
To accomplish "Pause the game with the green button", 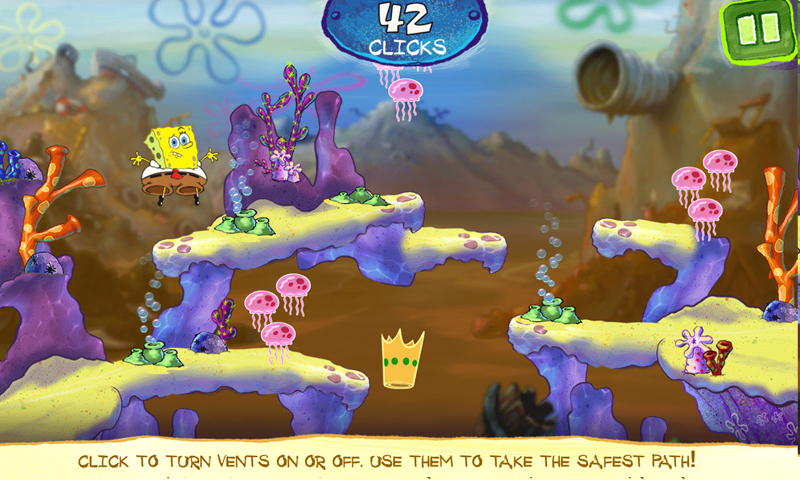I will pos(758,29).
